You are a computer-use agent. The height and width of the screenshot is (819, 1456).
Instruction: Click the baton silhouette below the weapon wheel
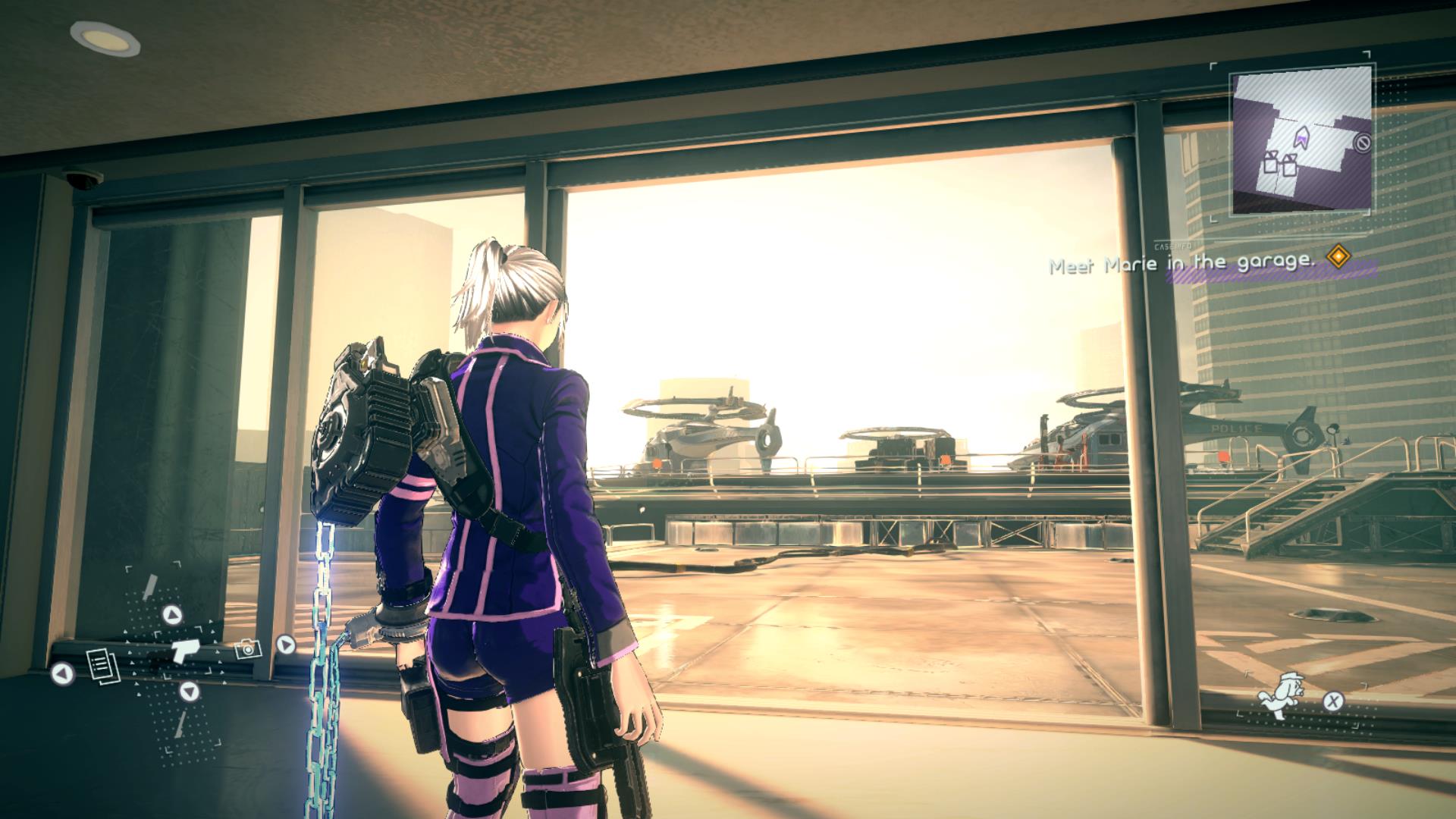coord(180,723)
